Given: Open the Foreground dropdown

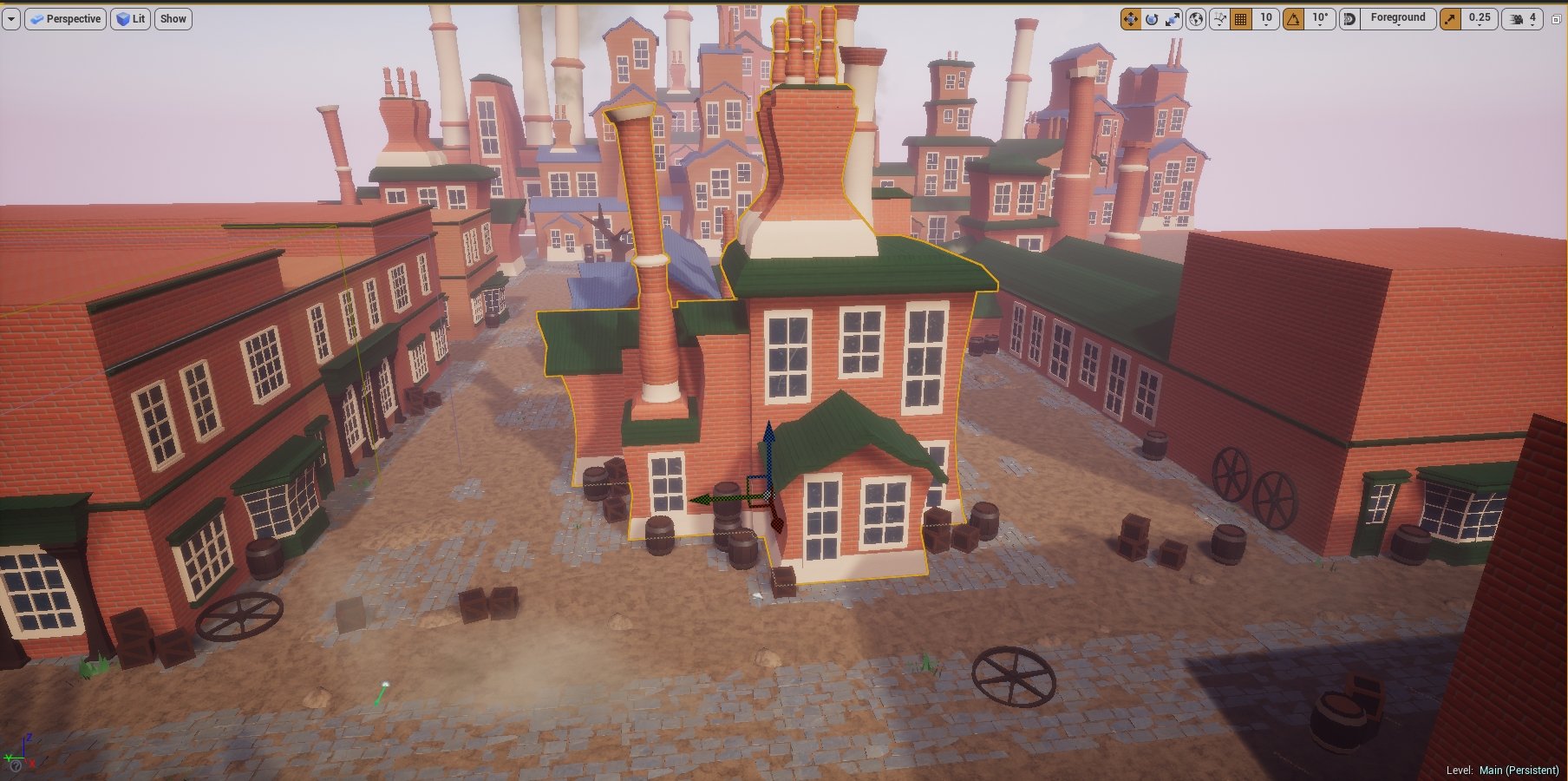Looking at the screenshot, I should pyautogui.click(x=1398, y=19).
